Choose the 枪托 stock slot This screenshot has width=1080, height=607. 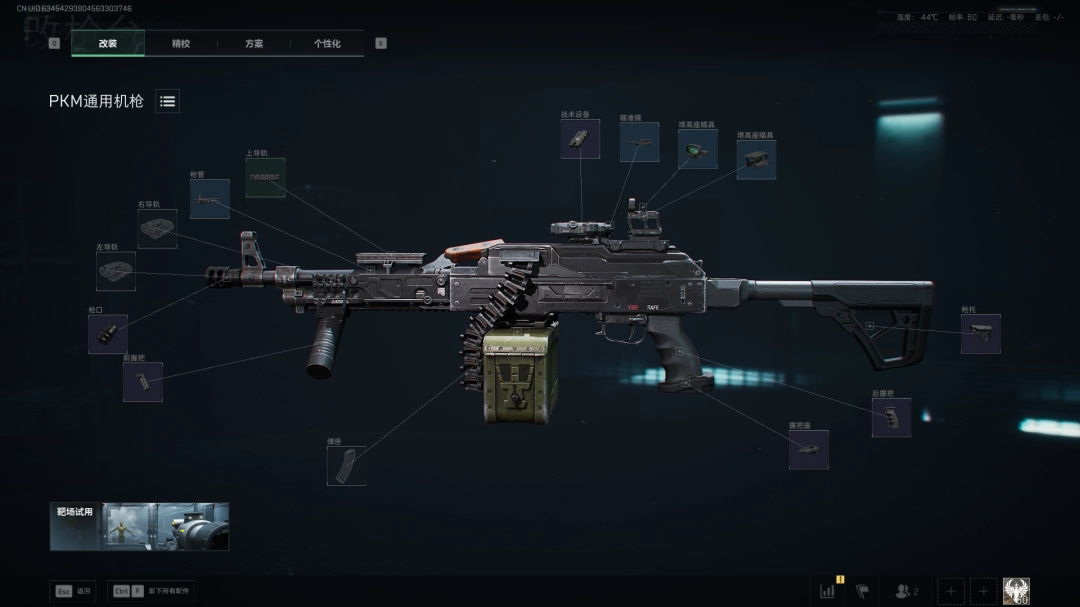click(980, 334)
